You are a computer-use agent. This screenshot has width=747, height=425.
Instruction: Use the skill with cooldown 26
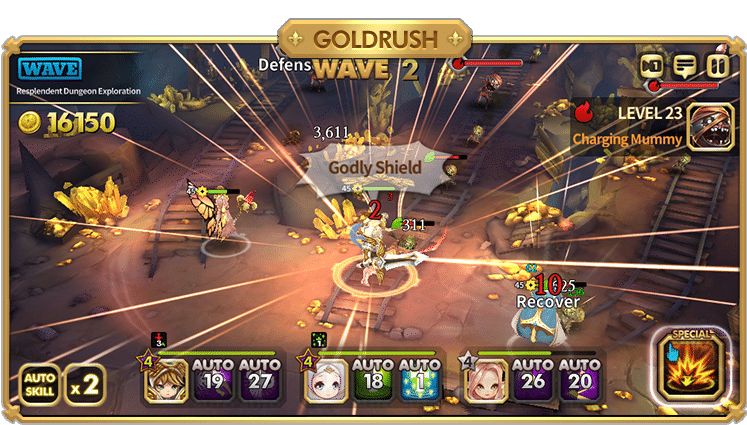click(532, 378)
